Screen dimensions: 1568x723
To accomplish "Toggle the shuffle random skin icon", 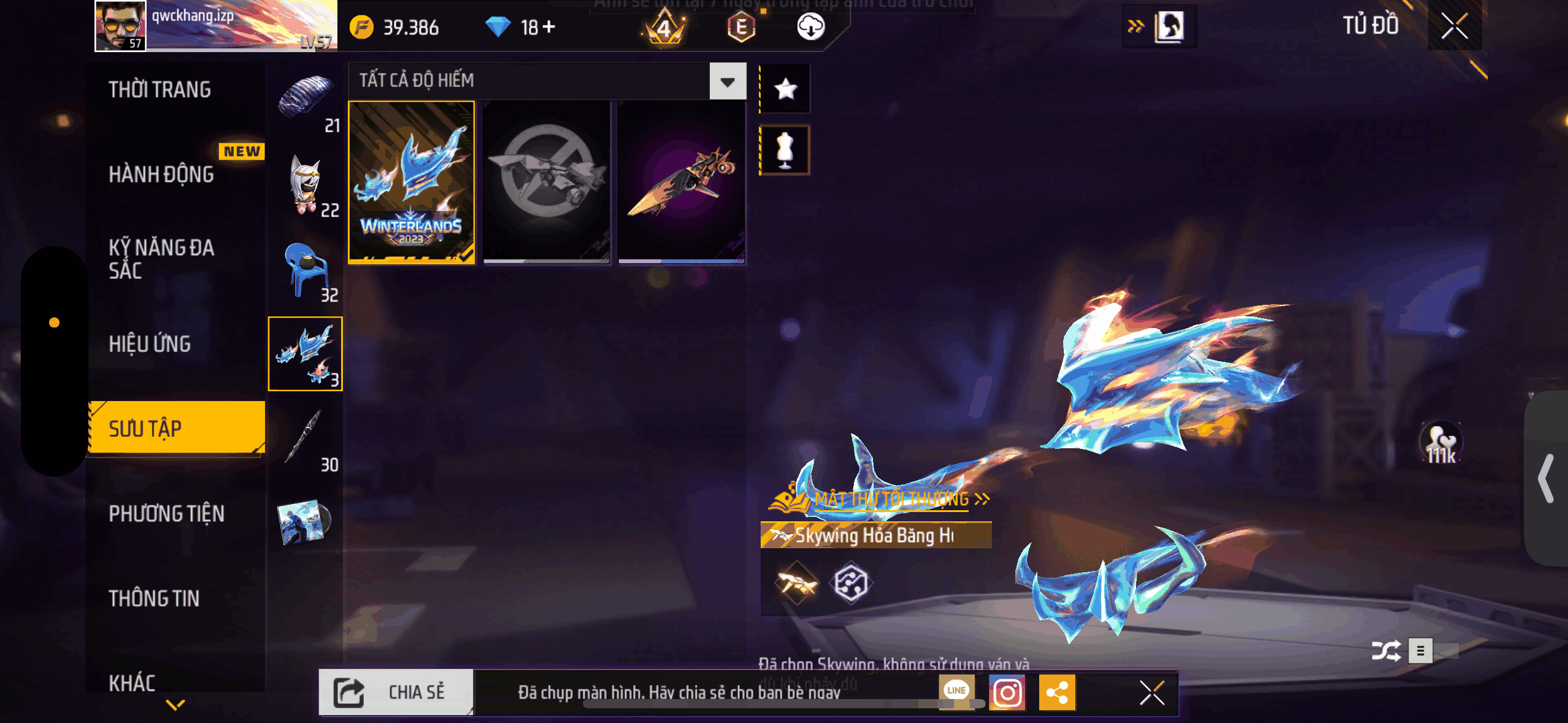I will click(1386, 651).
